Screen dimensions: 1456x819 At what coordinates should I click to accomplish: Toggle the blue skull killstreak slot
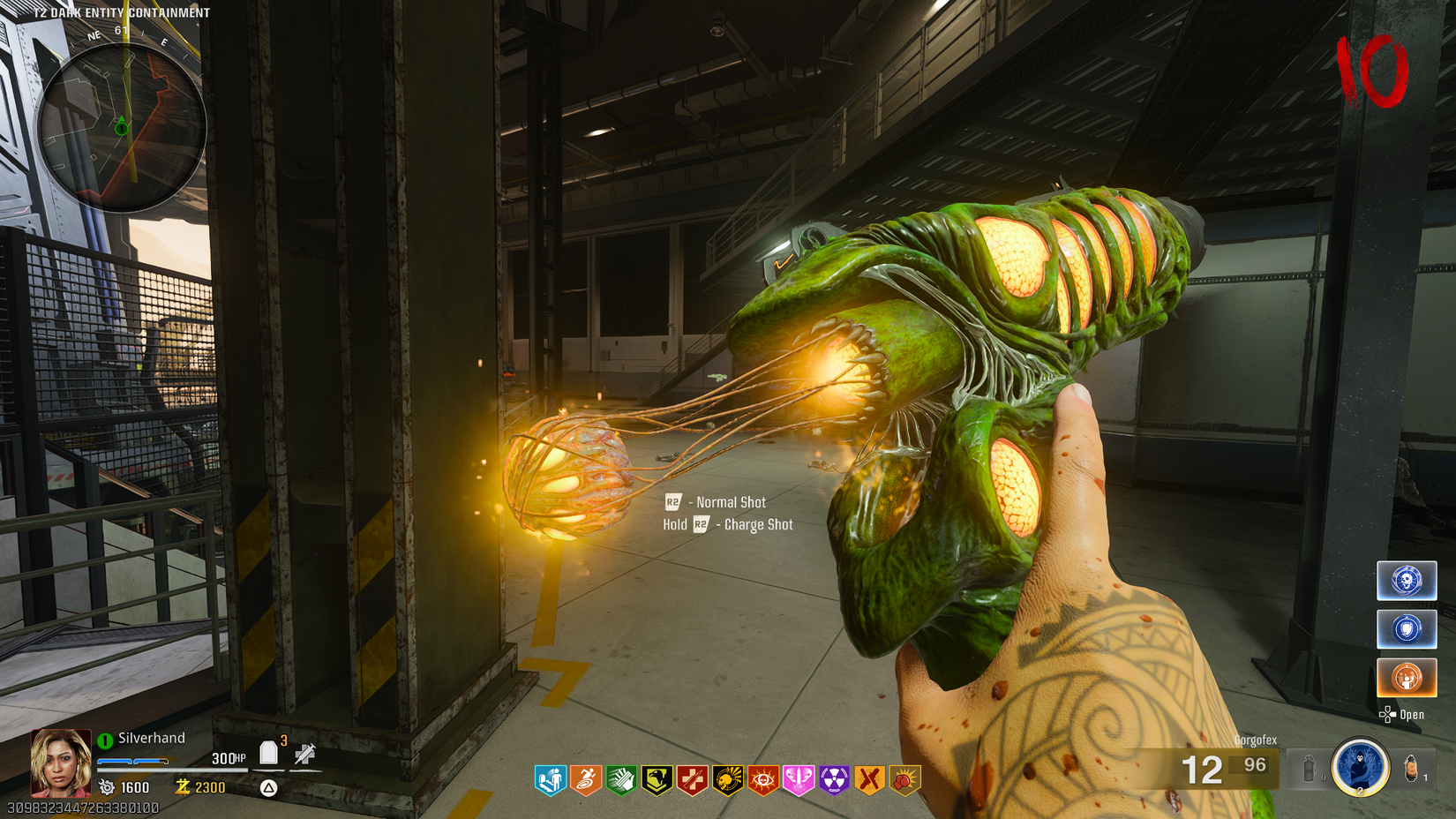(1407, 580)
